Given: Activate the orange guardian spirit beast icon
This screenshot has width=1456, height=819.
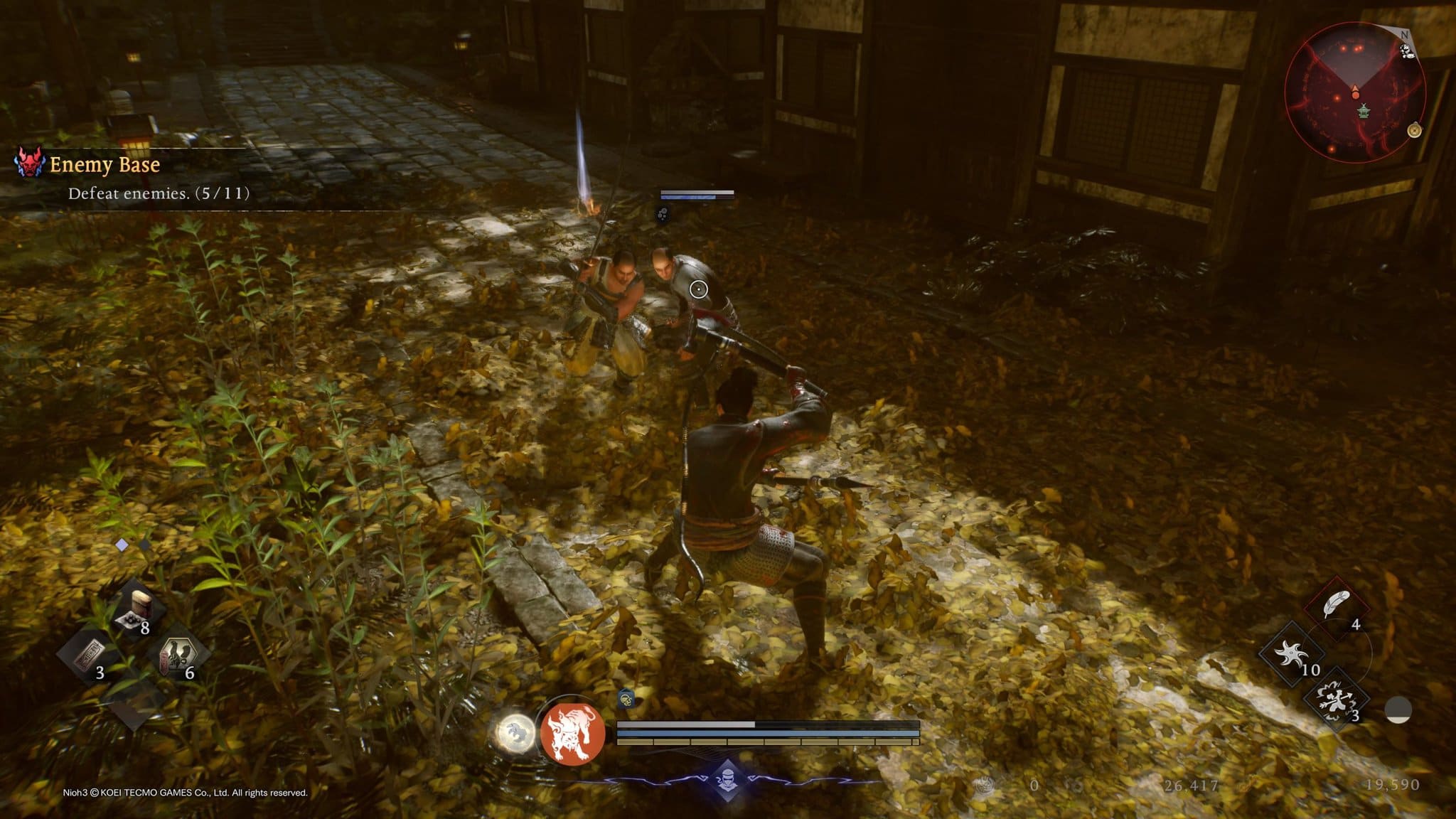Looking at the screenshot, I should 573,732.
